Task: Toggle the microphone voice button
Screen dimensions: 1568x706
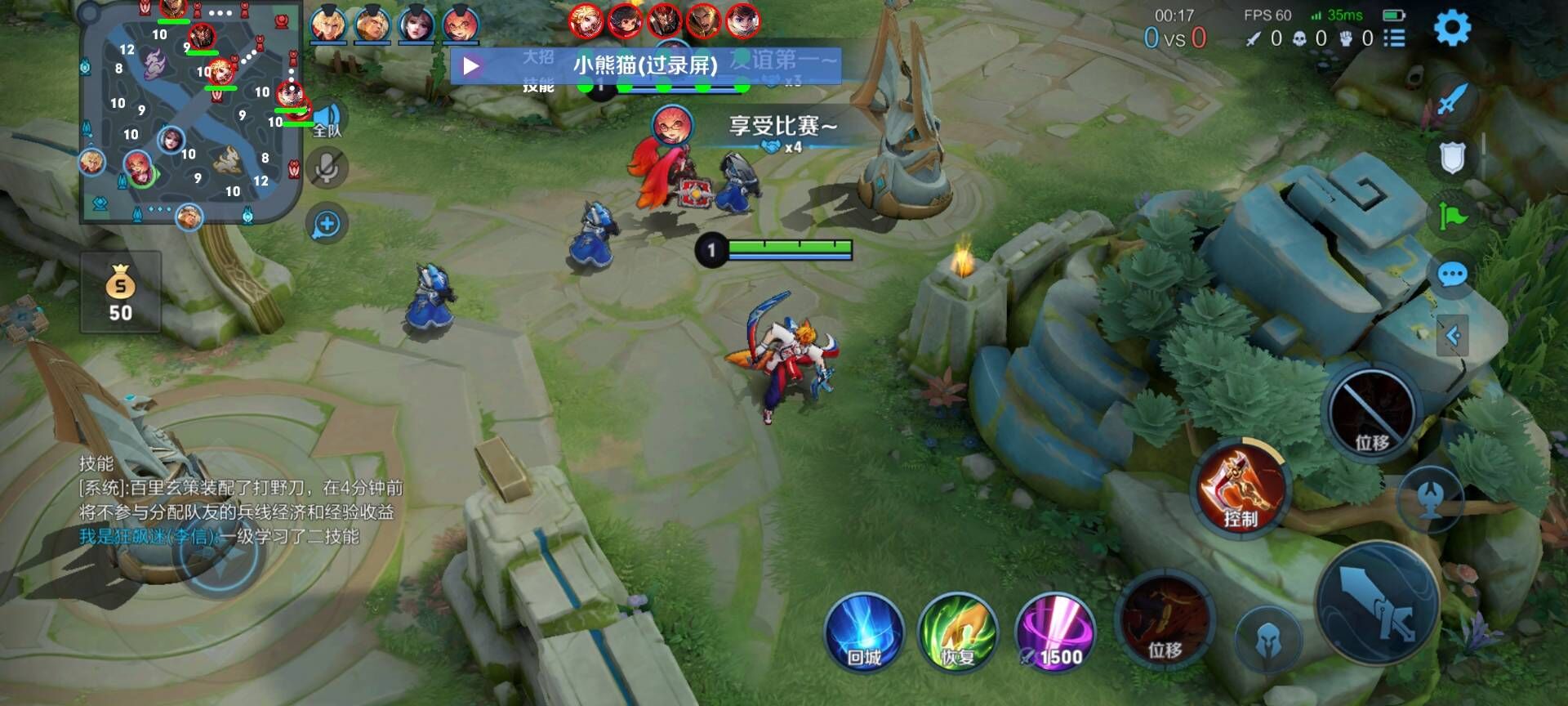Action: point(327,169)
